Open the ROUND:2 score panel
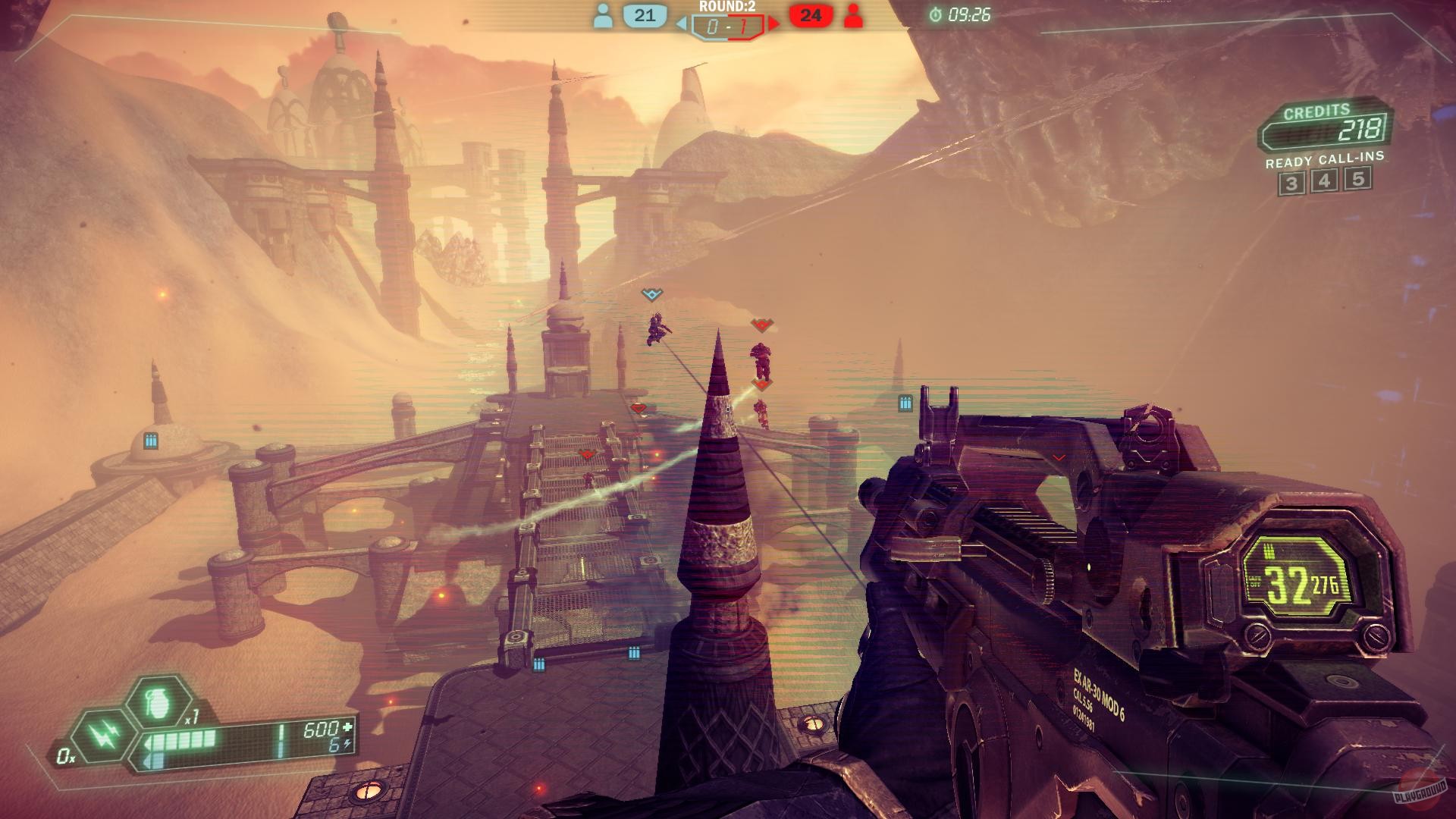This screenshot has width=1456, height=819. [x=726, y=22]
